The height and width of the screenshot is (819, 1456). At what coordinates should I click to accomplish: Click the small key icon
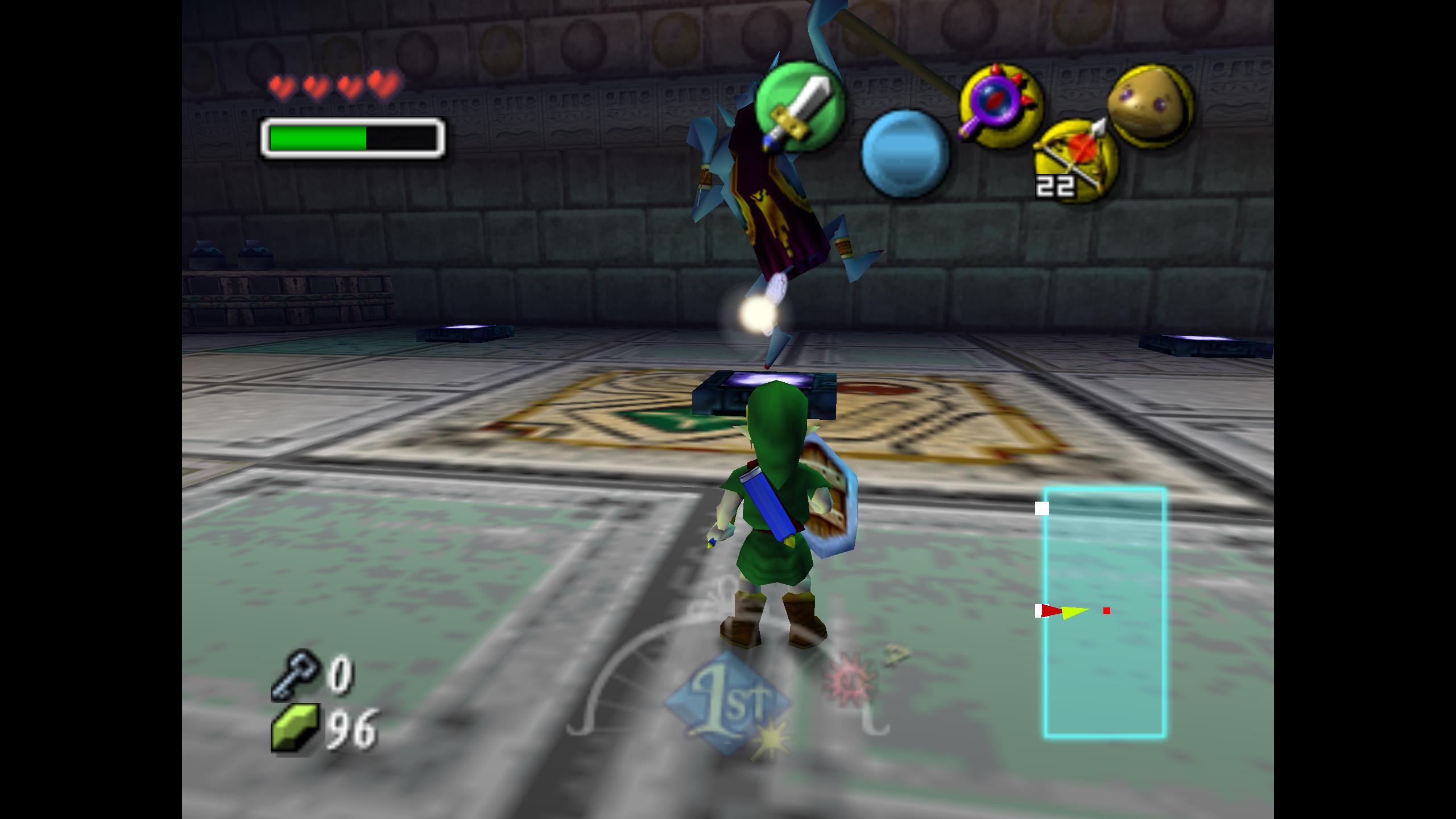pyautogui.click(x=293, y=674)
